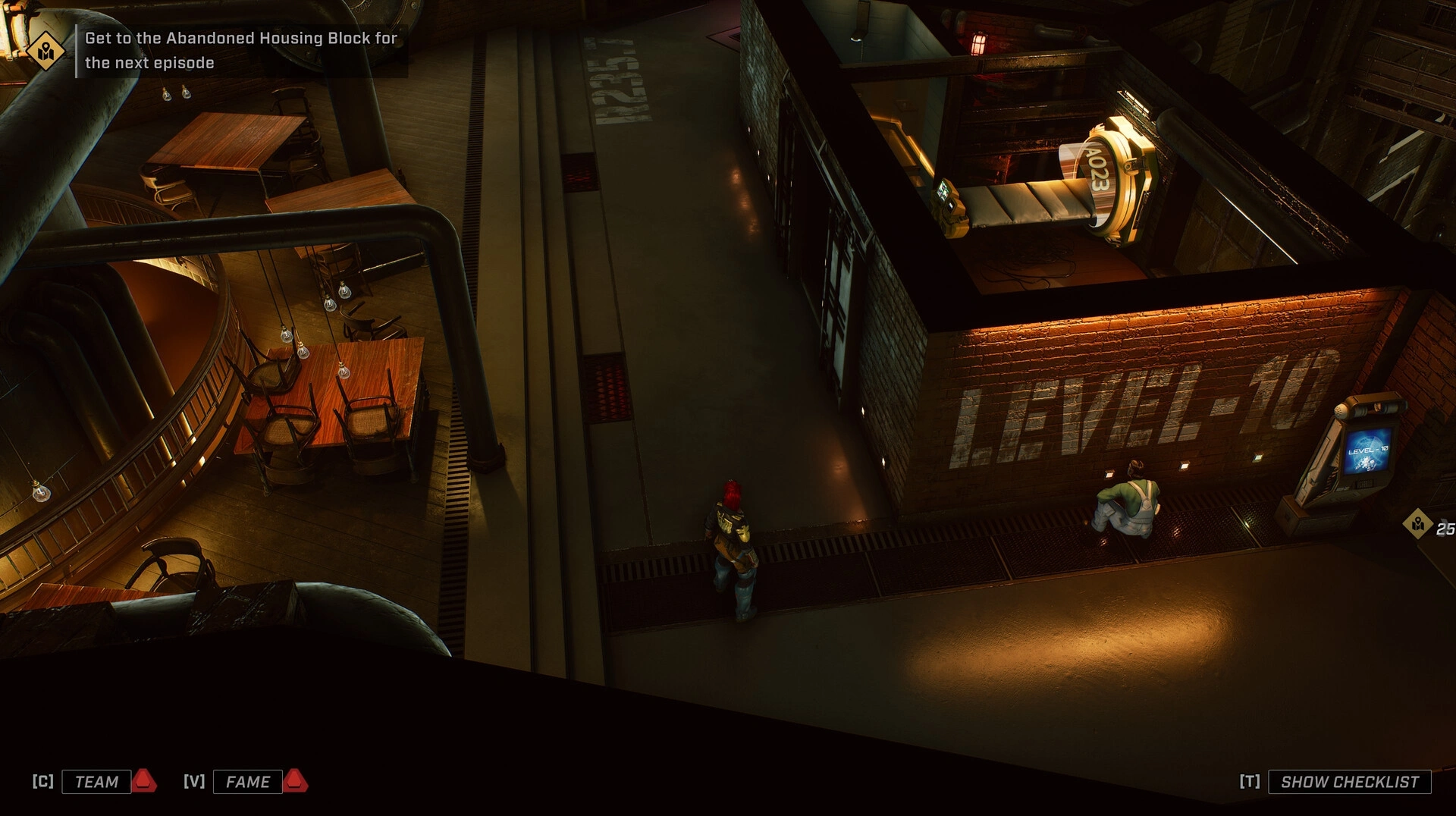The width and height of the screenshot is (1456, 816).
Task: Click the Show Checklist button
Action: tap(1349, 782)
